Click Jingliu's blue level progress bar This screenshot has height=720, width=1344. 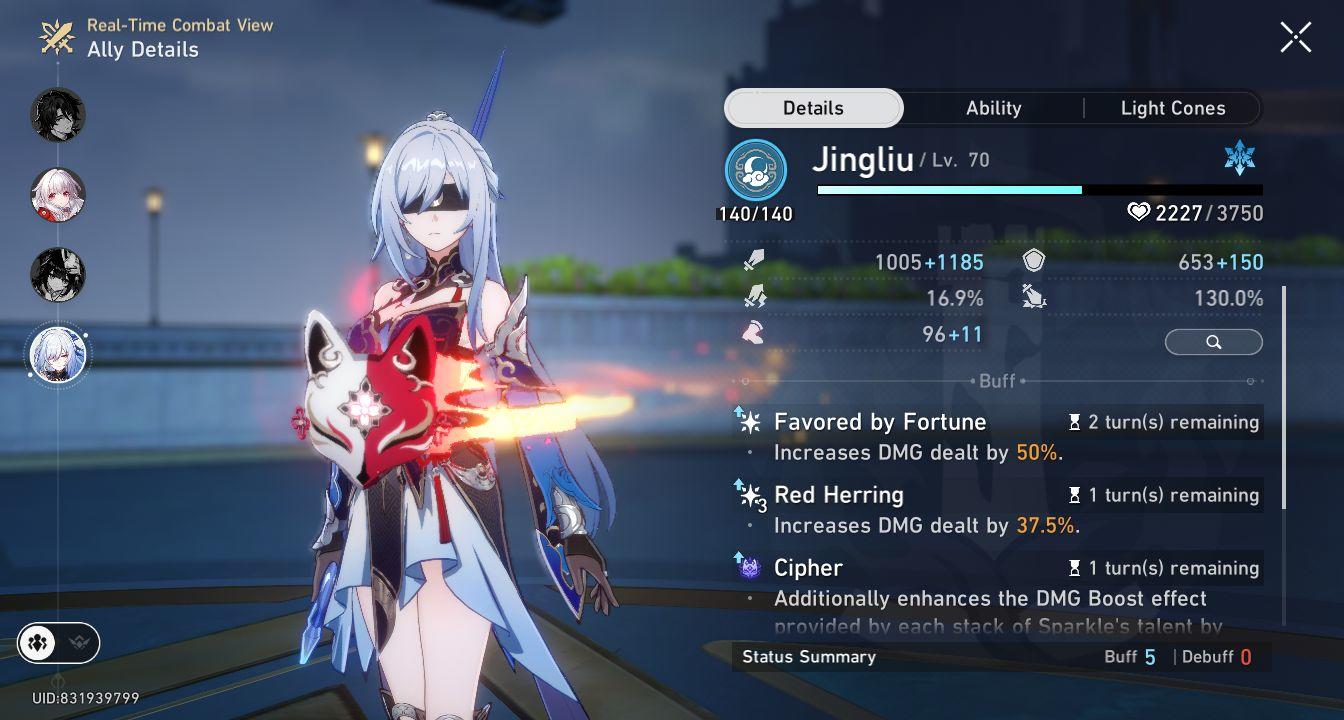(950, 189)
